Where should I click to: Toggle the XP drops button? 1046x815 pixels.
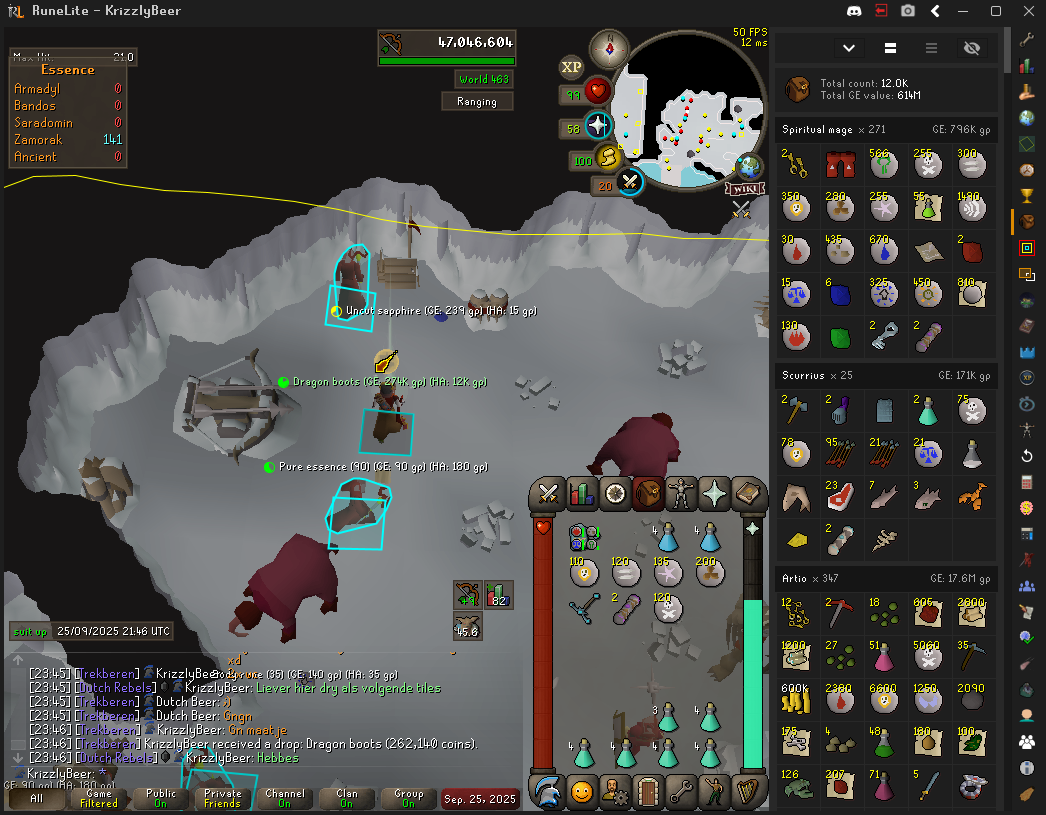coord(571,67)
